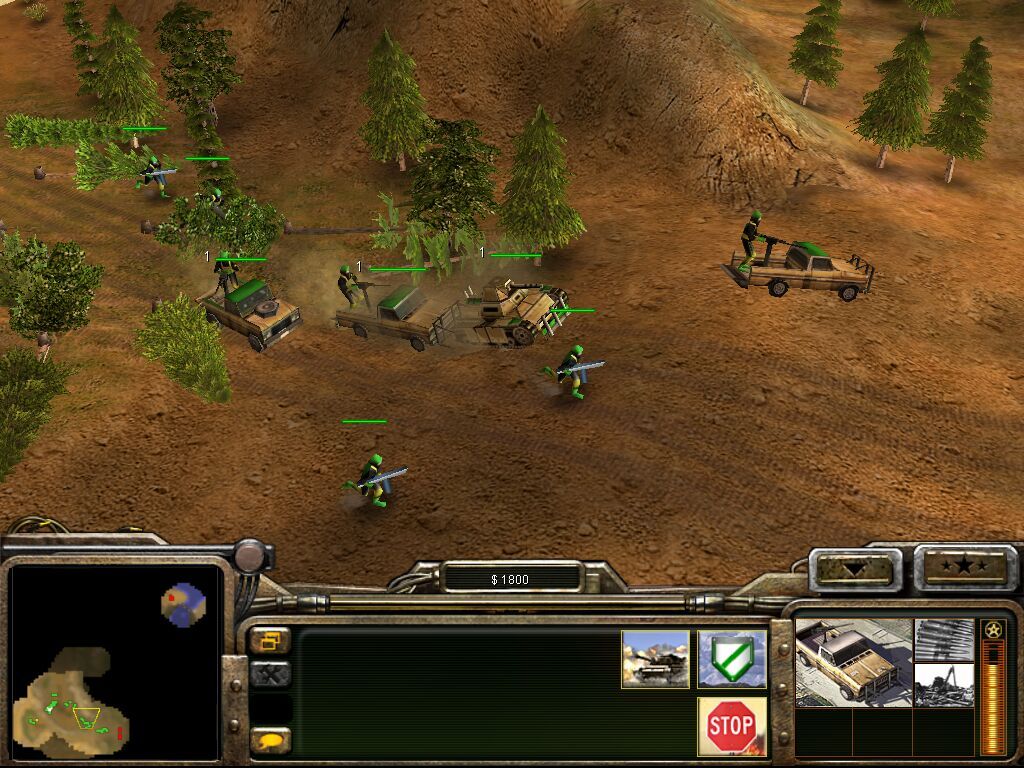
Task: Click the tactical minimap
Action: click(x=114, y=662)
